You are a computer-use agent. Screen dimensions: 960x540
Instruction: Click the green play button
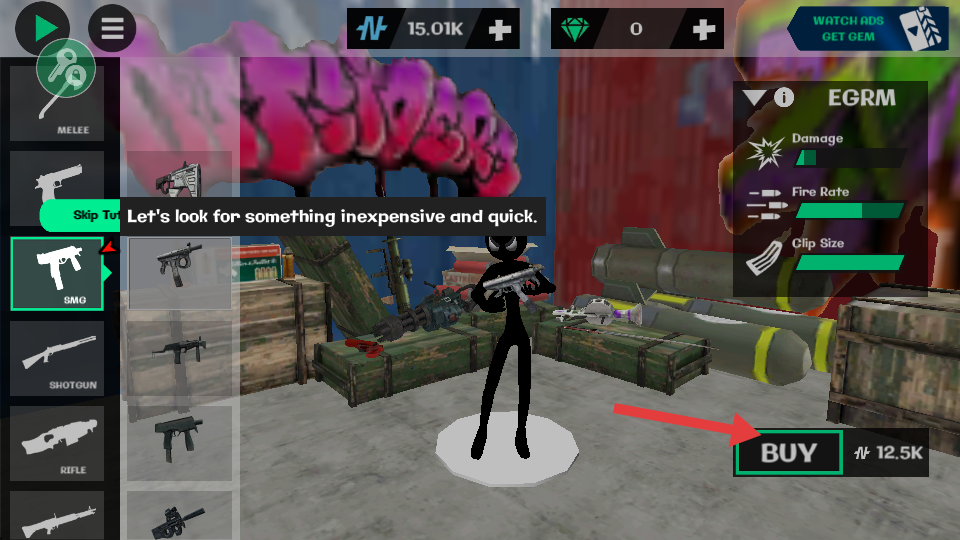[43, 28]
